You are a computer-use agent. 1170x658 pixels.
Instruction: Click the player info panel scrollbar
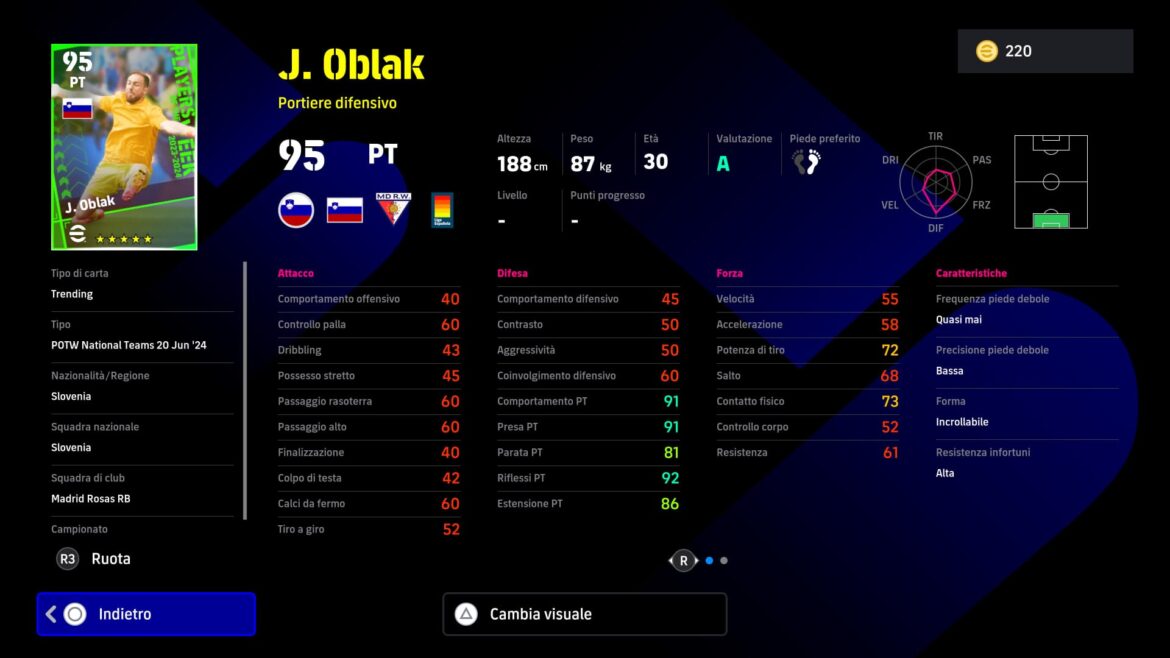click(x=245, y=390)
